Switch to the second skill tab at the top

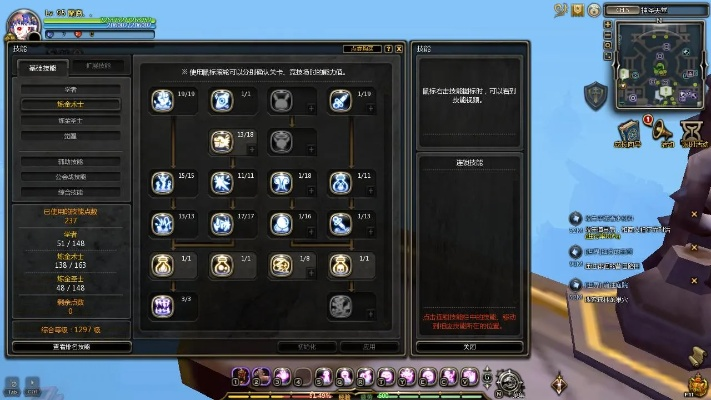[x=98, y=67]
